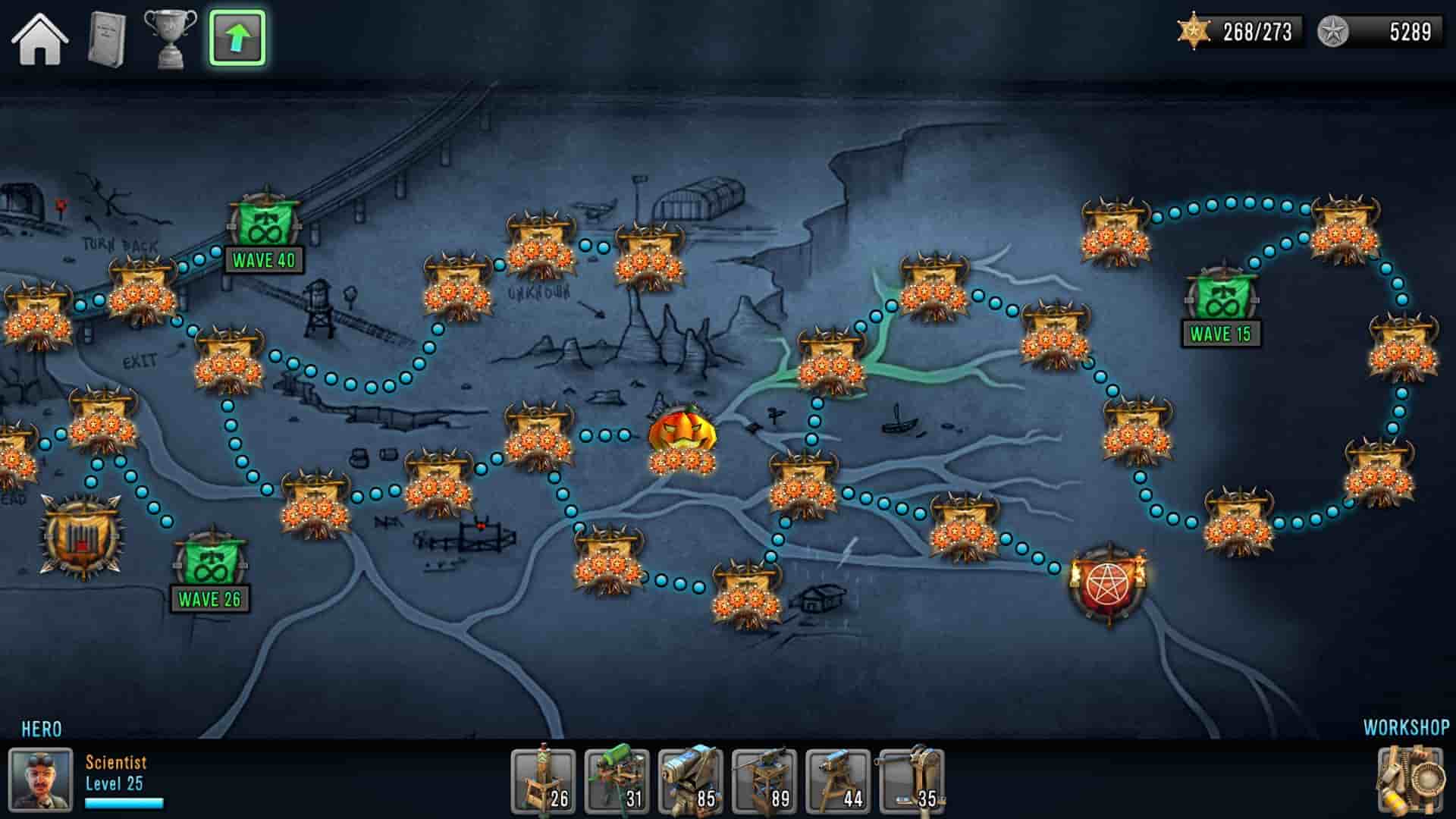Pick the tower slot numbered 85
Screen dimensions: 1456x819
pyautogui.click(x=690, y=781)
